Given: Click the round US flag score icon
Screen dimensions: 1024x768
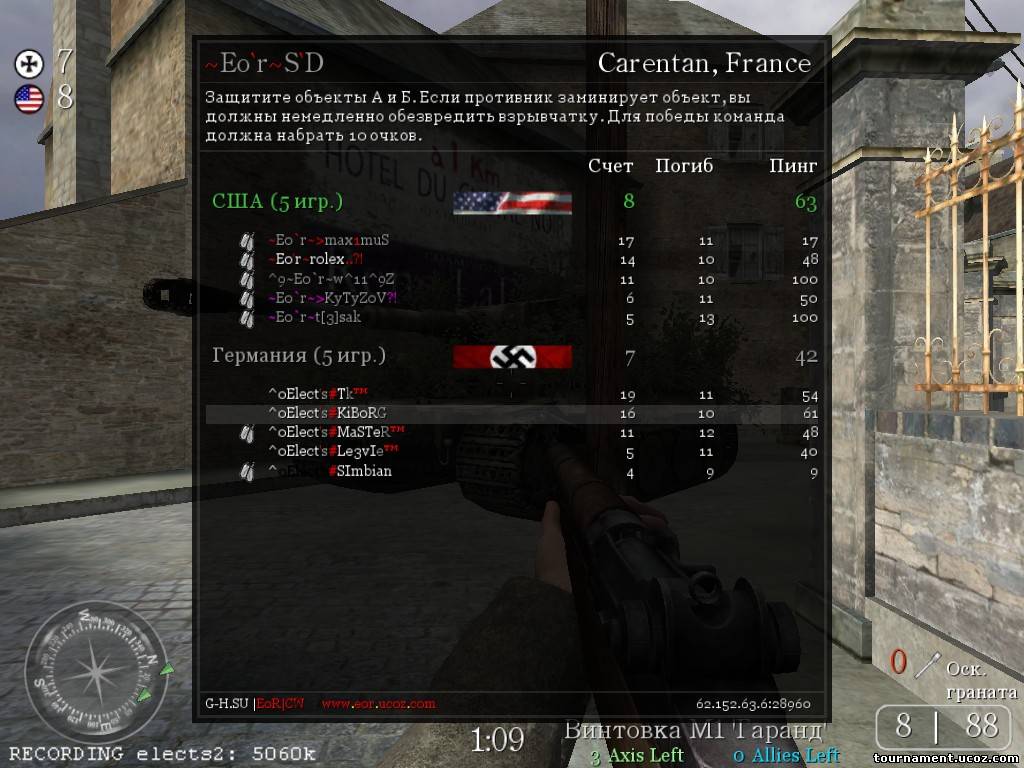Looking at the screenshot, I should (29, 98).
